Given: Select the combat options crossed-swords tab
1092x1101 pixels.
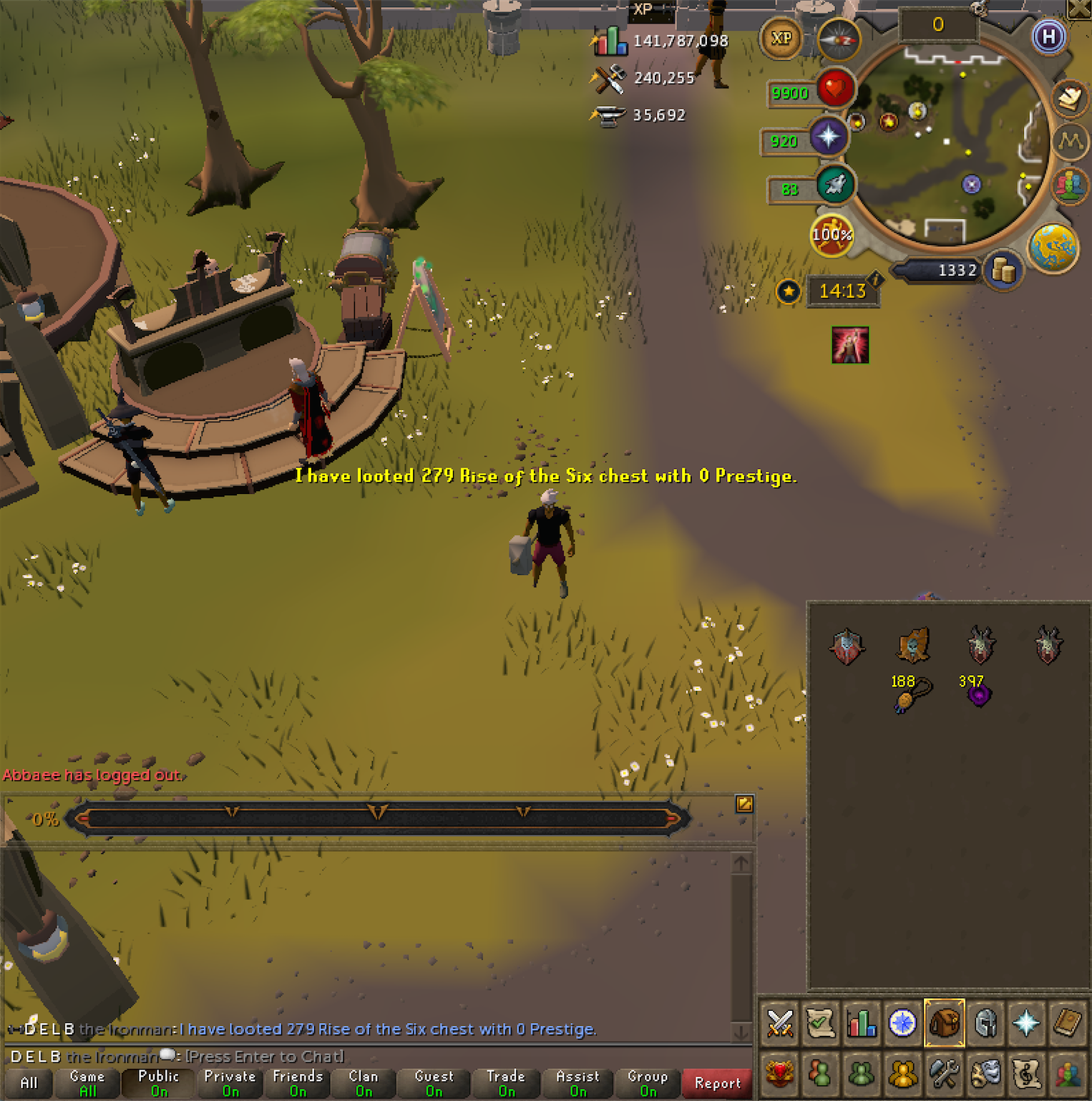Looking at the screenshot, I should (780, 1024).
